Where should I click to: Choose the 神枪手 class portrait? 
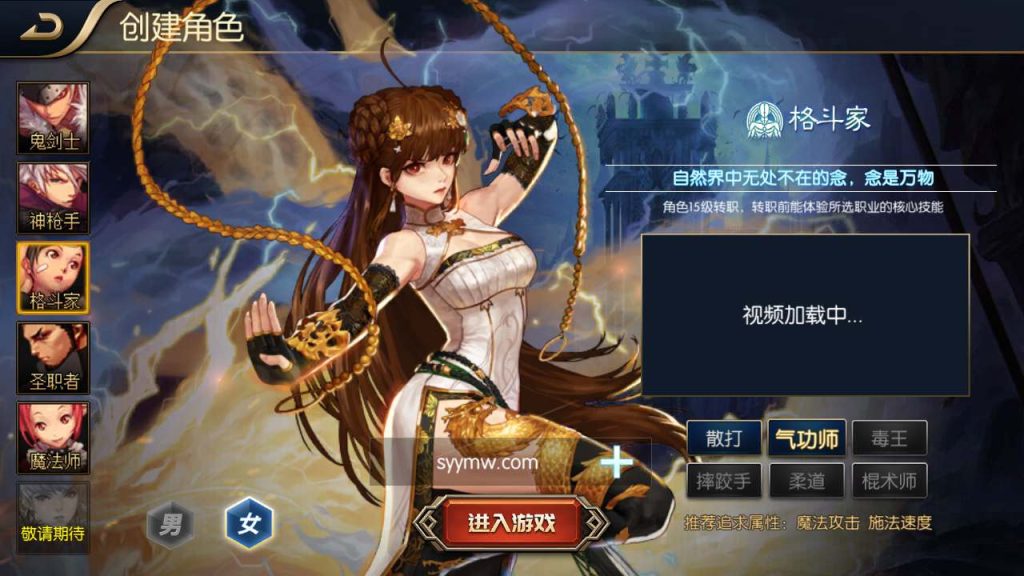(53, 198)
